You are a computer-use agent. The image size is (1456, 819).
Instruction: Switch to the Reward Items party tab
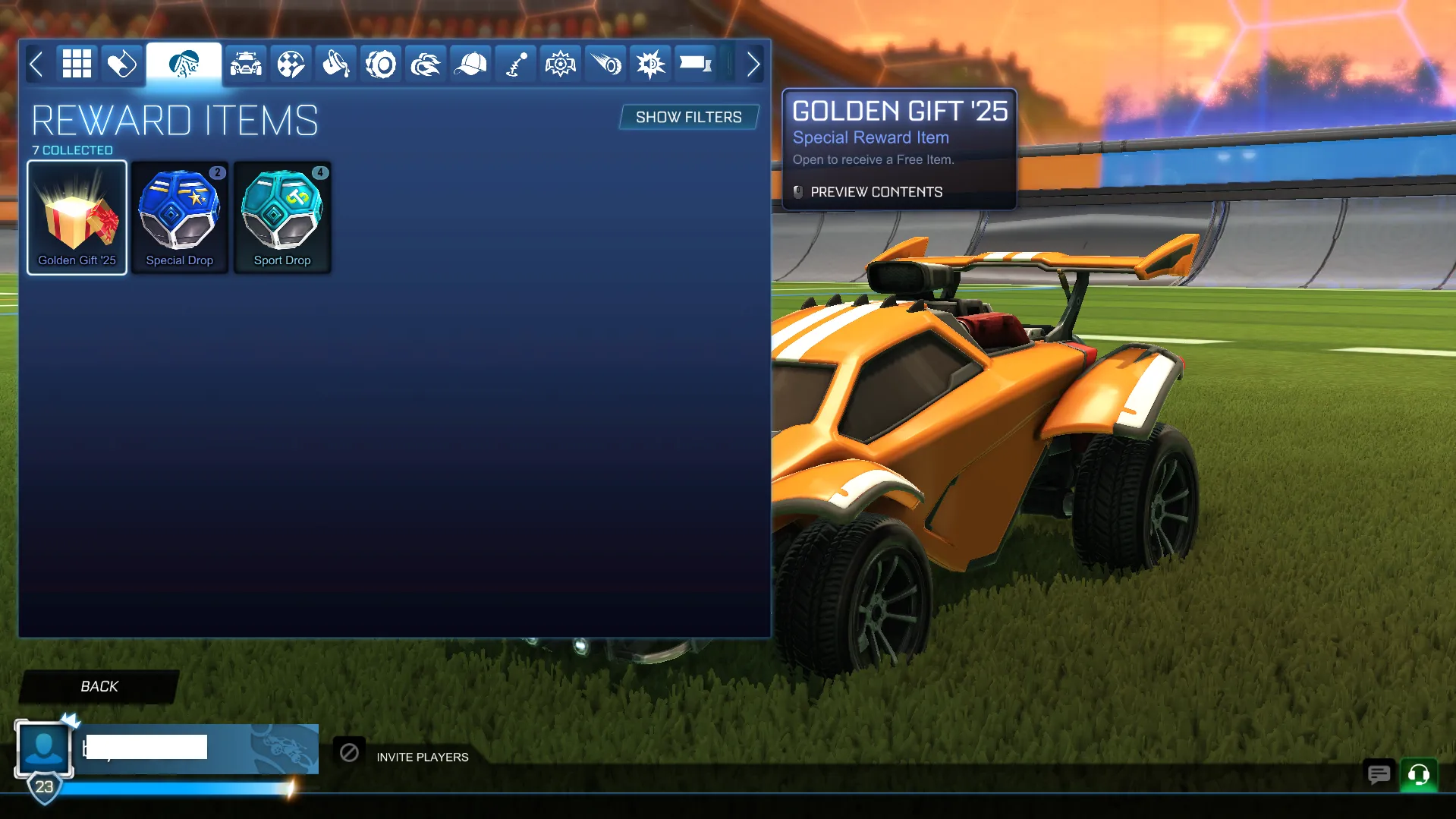[x=183, y=64]
